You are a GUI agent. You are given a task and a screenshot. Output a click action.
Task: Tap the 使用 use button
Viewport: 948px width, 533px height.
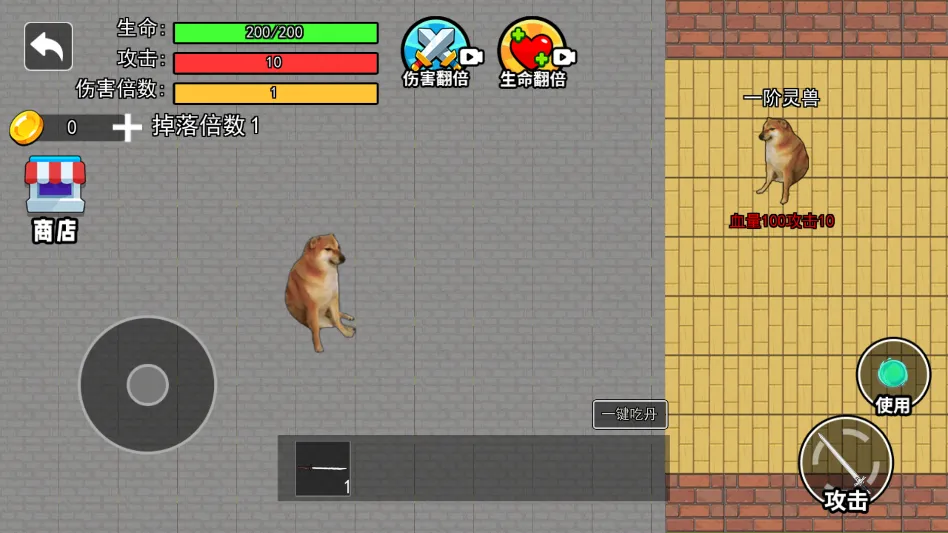(893, 377)
